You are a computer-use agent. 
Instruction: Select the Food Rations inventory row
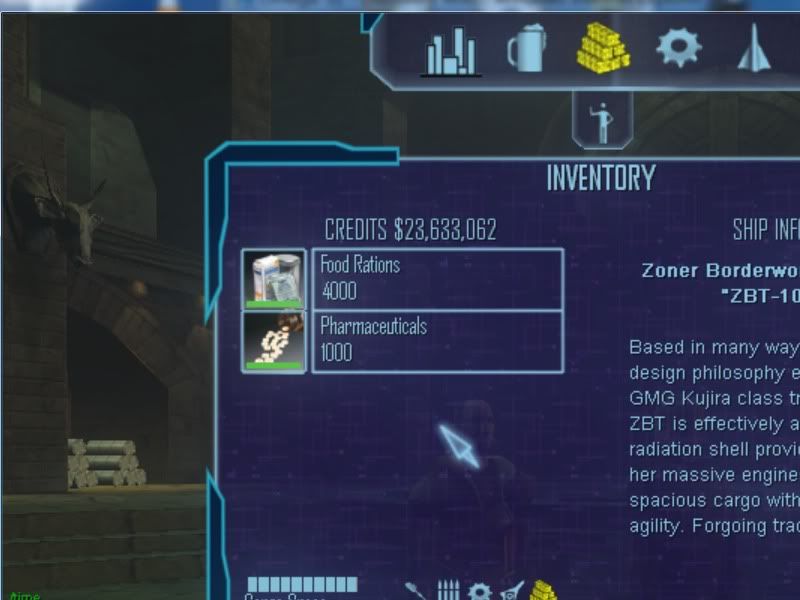coord(437,279)
